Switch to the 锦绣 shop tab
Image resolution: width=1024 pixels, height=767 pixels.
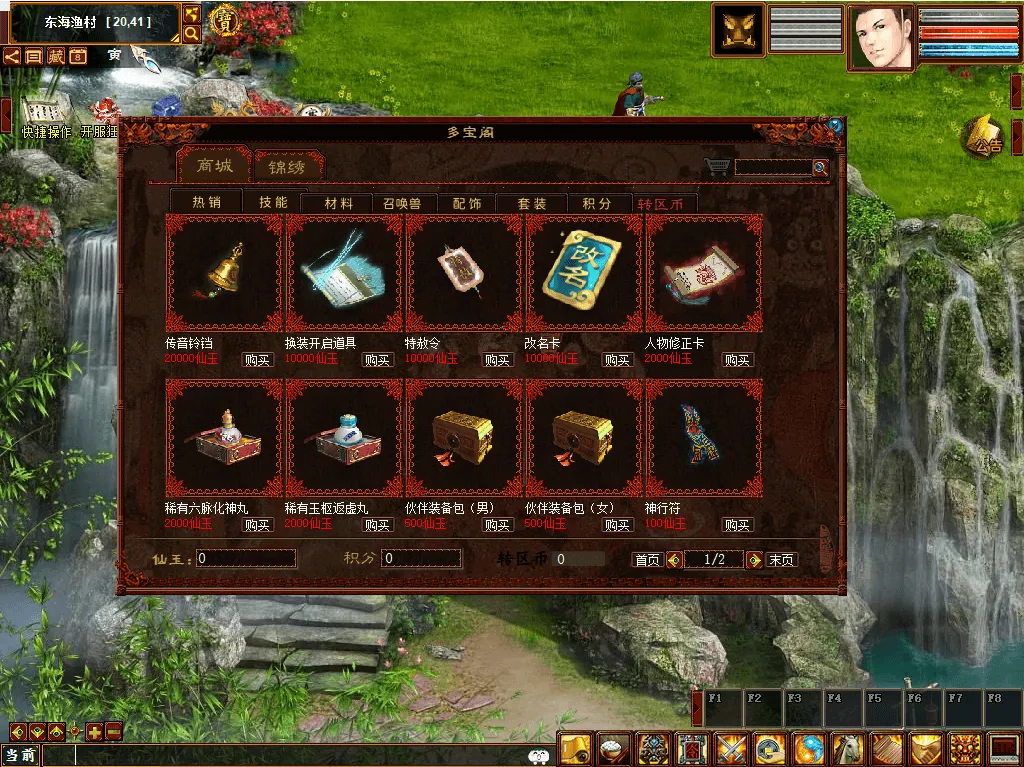(288, 166)
